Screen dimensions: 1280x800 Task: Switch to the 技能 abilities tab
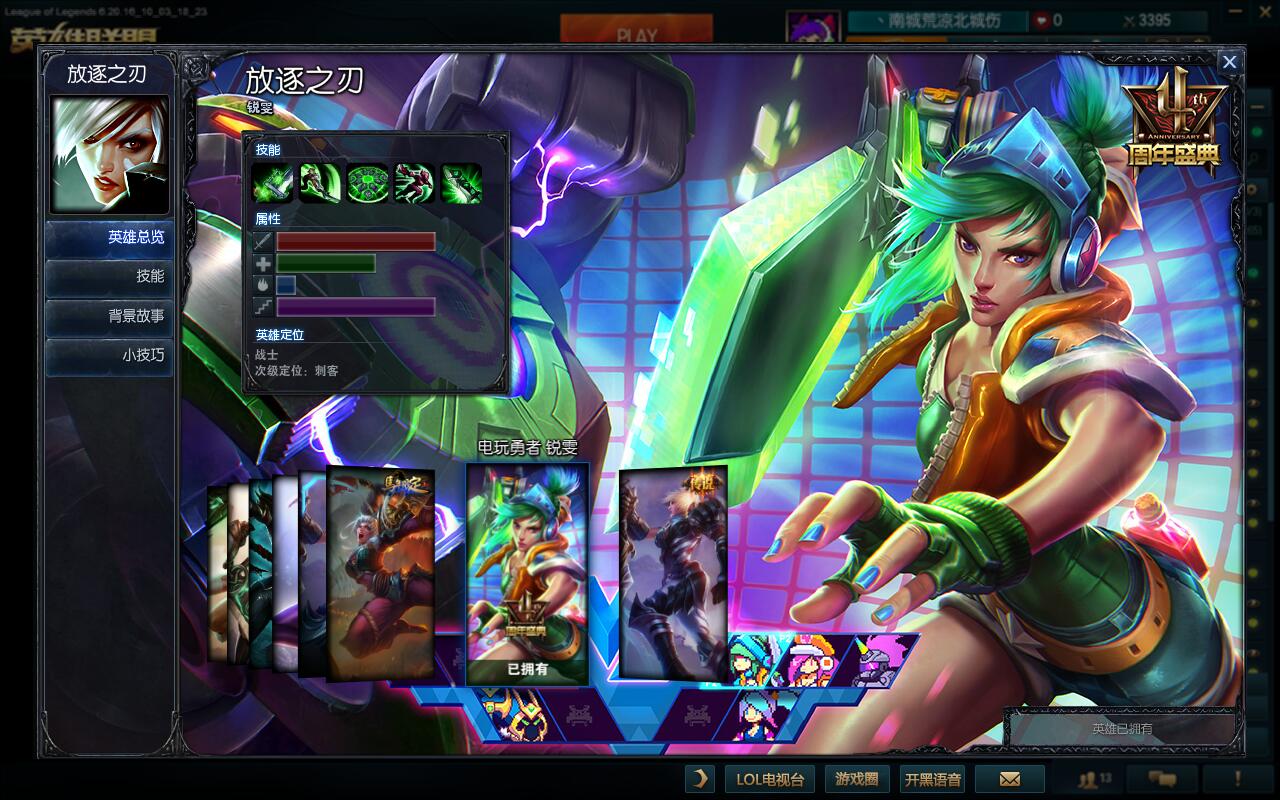109,277
